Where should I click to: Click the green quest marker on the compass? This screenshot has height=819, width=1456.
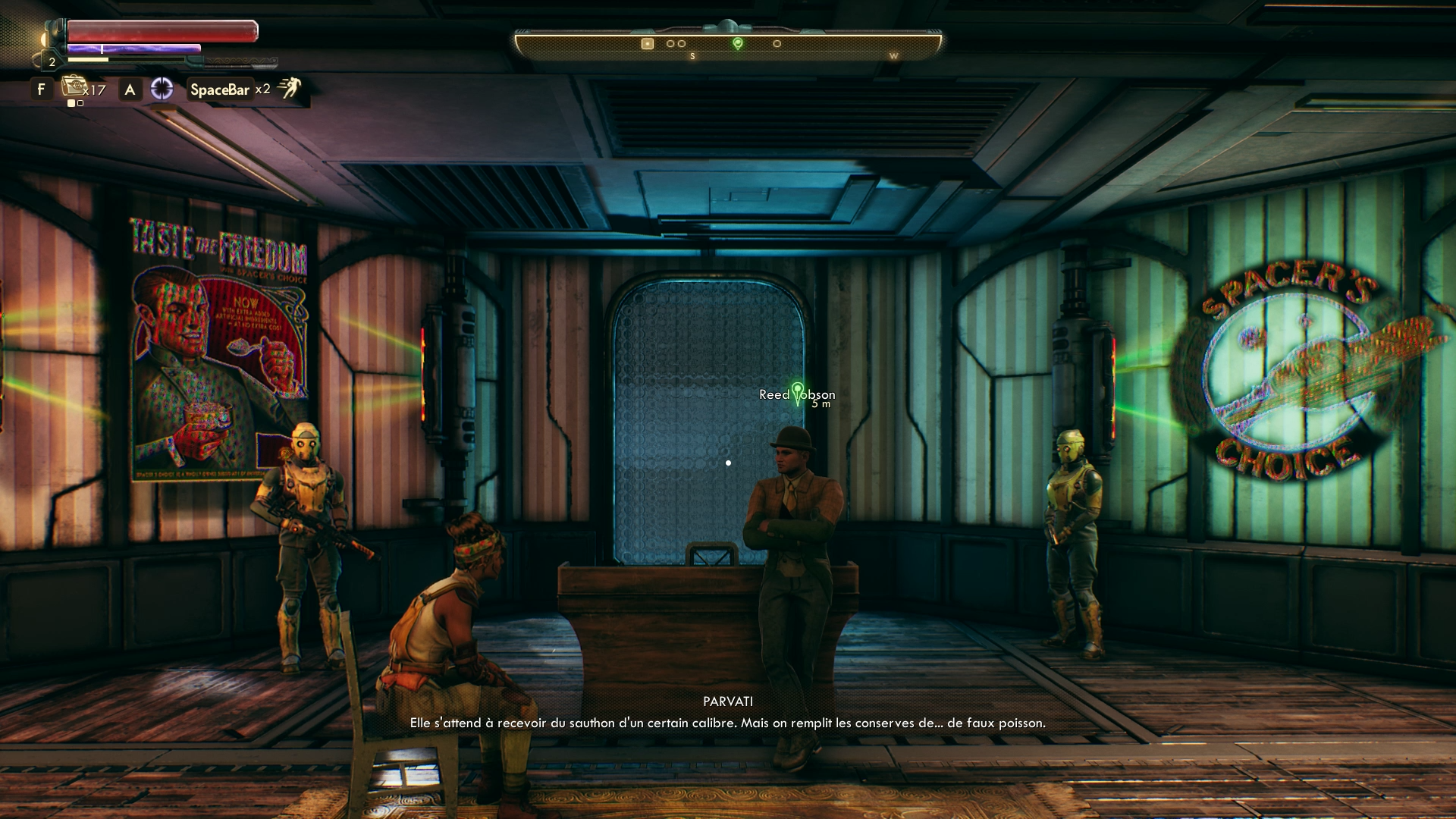click(x=737, y=43)
